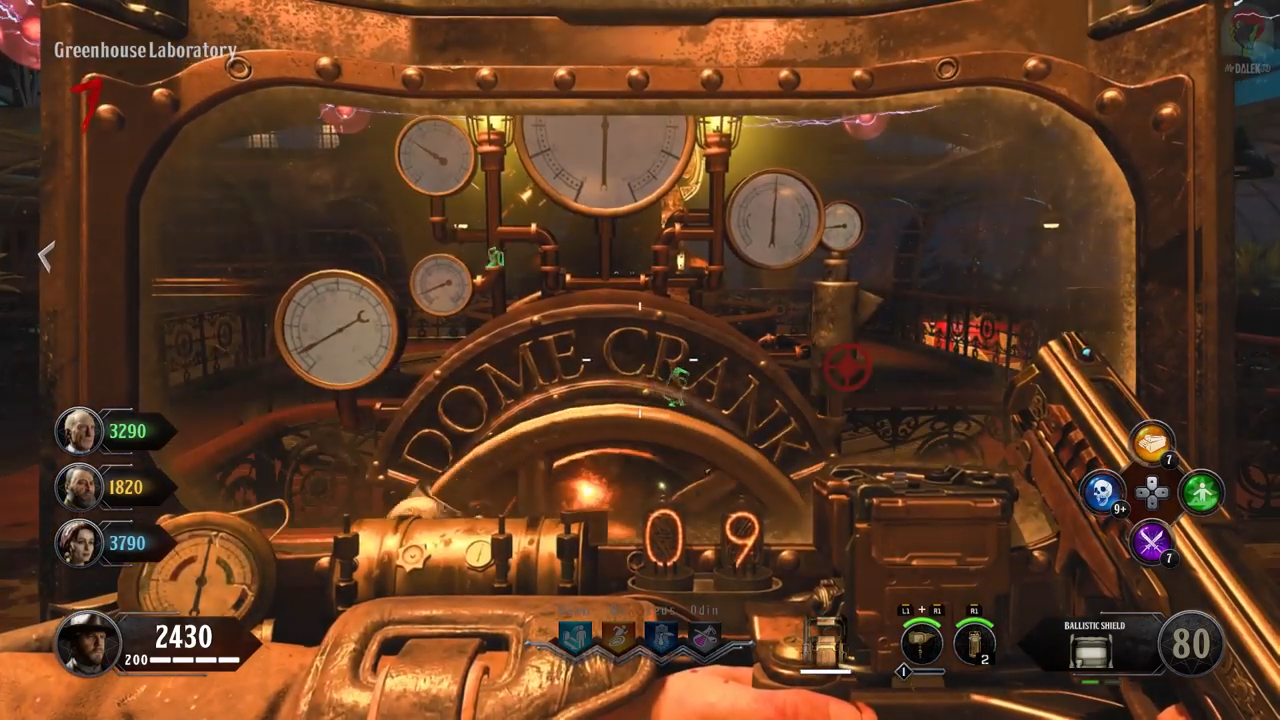This screenshot has width=1280, height=720.
Task: Choose the purple fourth perk icon
Action: [704, 638]
